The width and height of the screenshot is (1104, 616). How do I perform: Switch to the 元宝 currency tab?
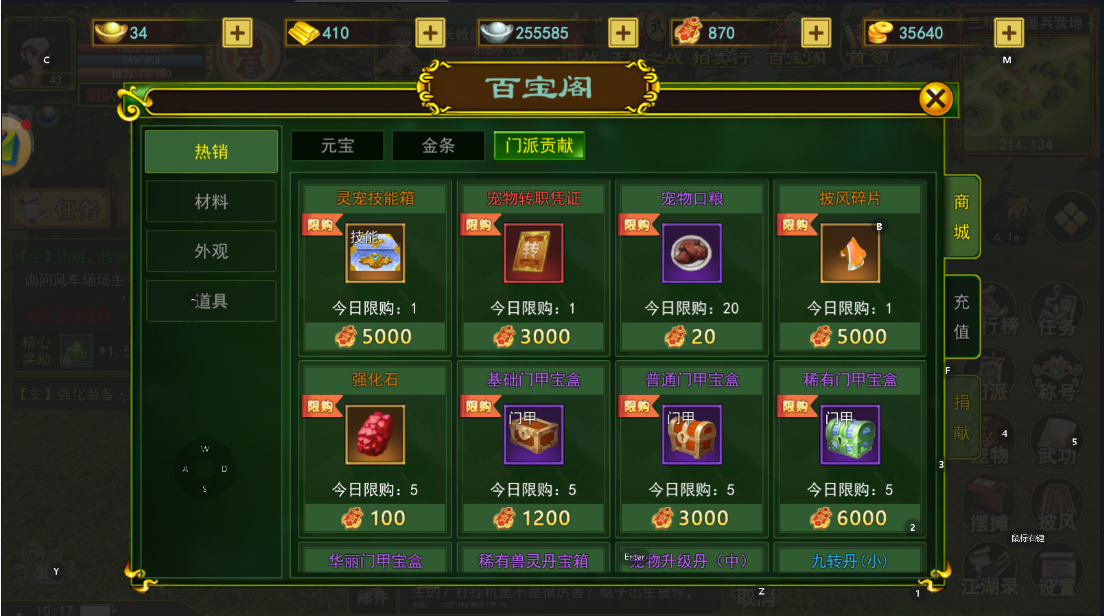pyautogui.click(x=337, y=146)
